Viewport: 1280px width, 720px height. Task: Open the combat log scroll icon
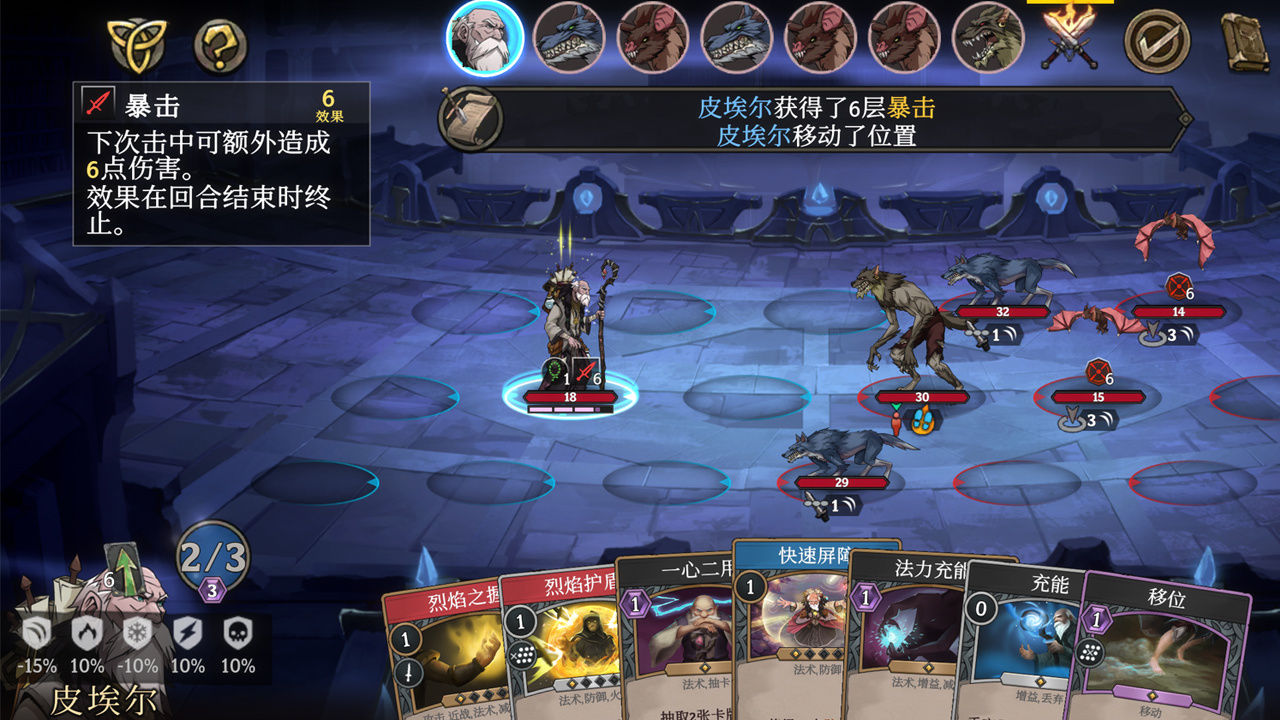point(470,119)
